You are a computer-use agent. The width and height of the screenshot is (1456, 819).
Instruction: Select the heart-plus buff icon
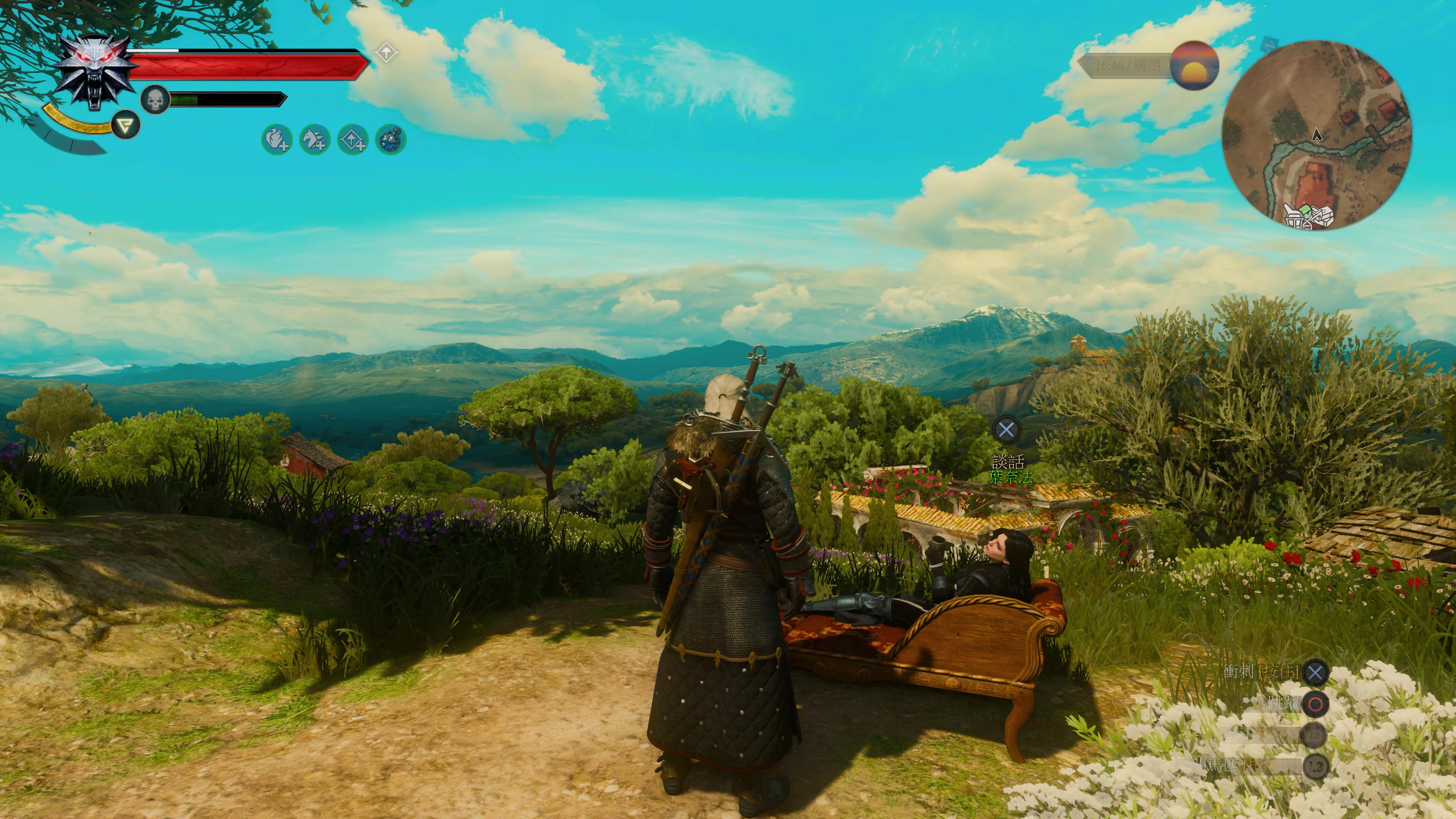(276, 139)
